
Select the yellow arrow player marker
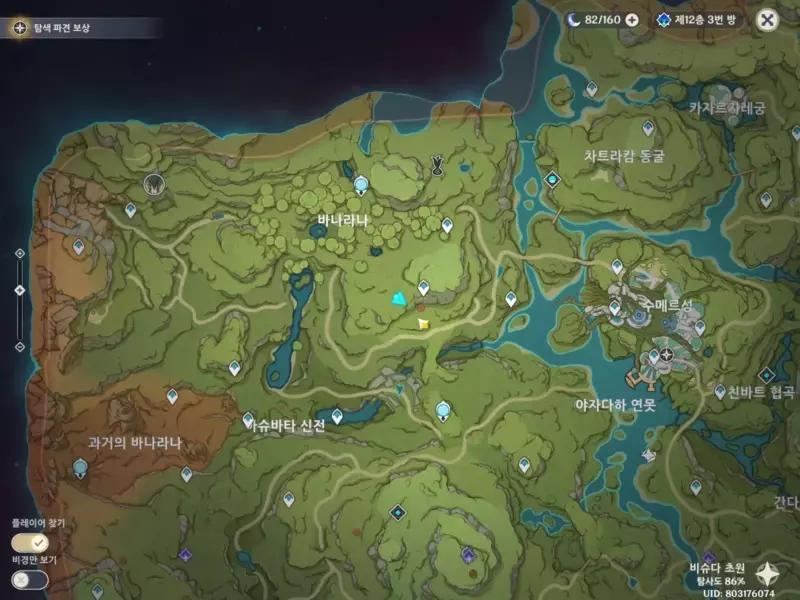(x=424, y=324)
